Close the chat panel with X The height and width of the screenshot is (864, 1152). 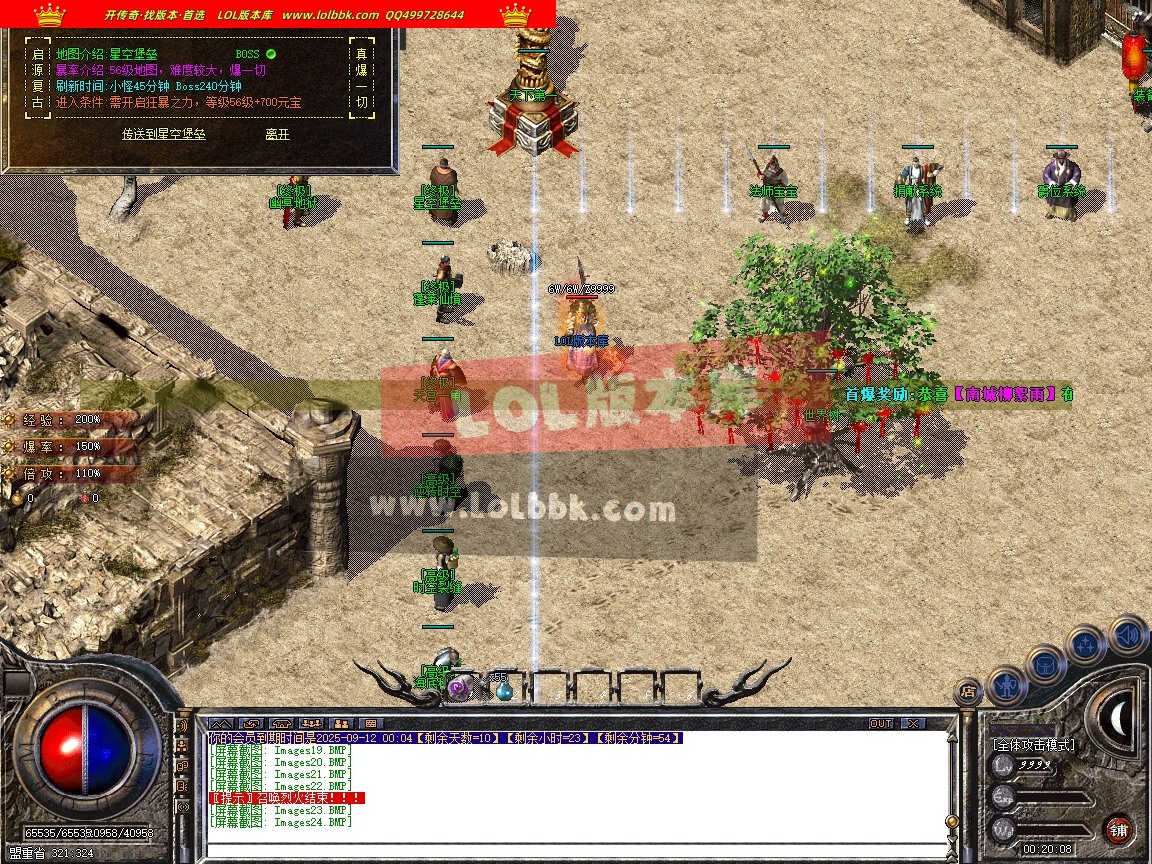coord(912,723)
